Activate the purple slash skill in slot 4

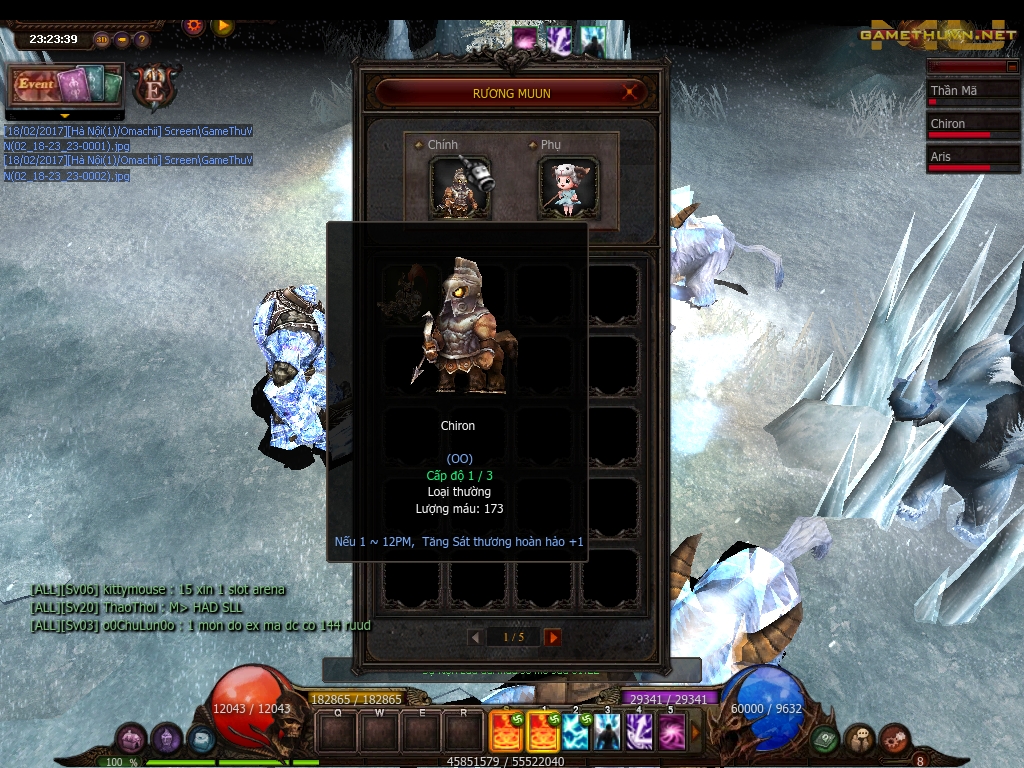(x=639, y=733)
